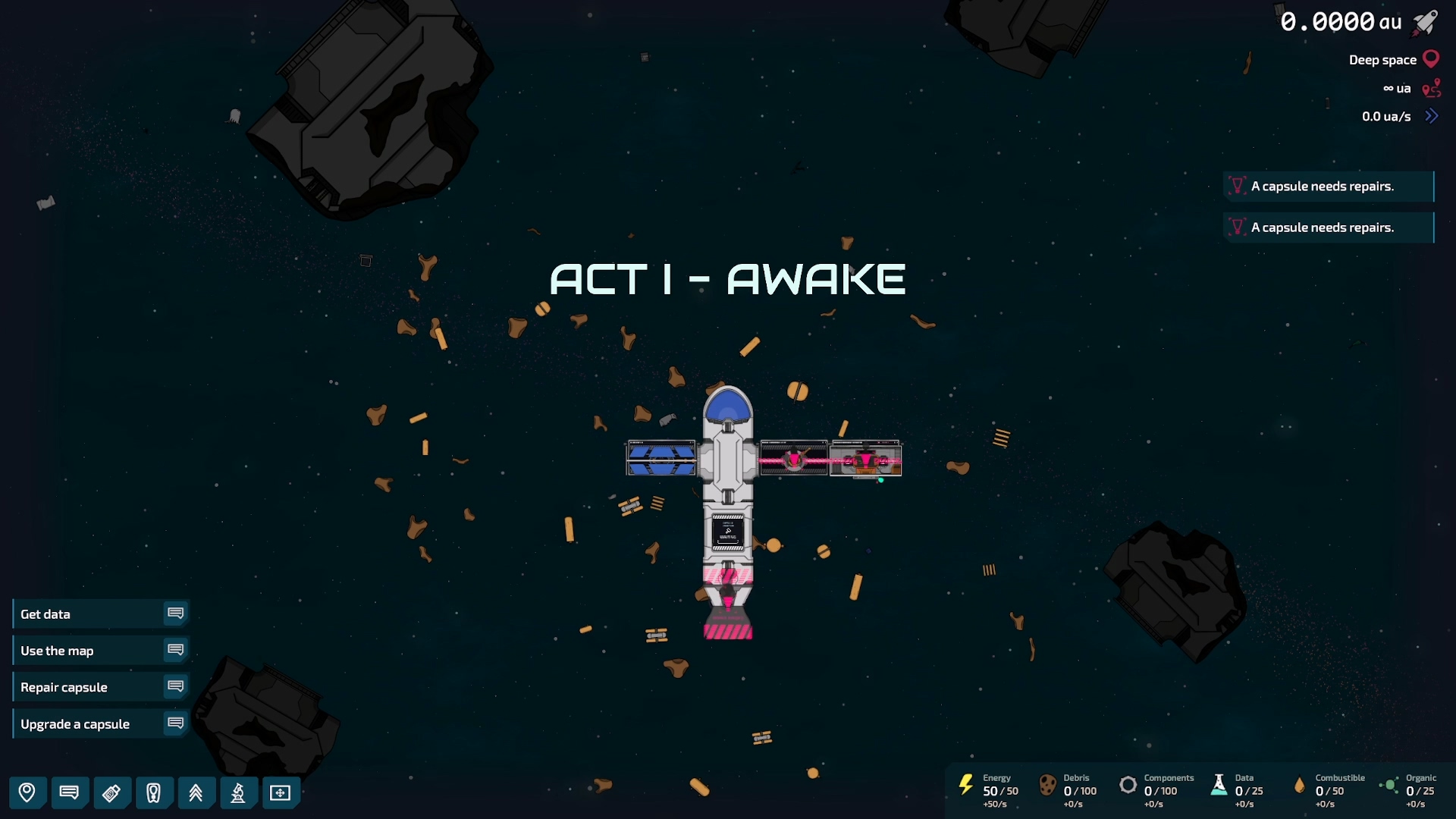Select the Use the map objective
The height and width of the screenshot is (819, 1456).
tap(58, 651)
